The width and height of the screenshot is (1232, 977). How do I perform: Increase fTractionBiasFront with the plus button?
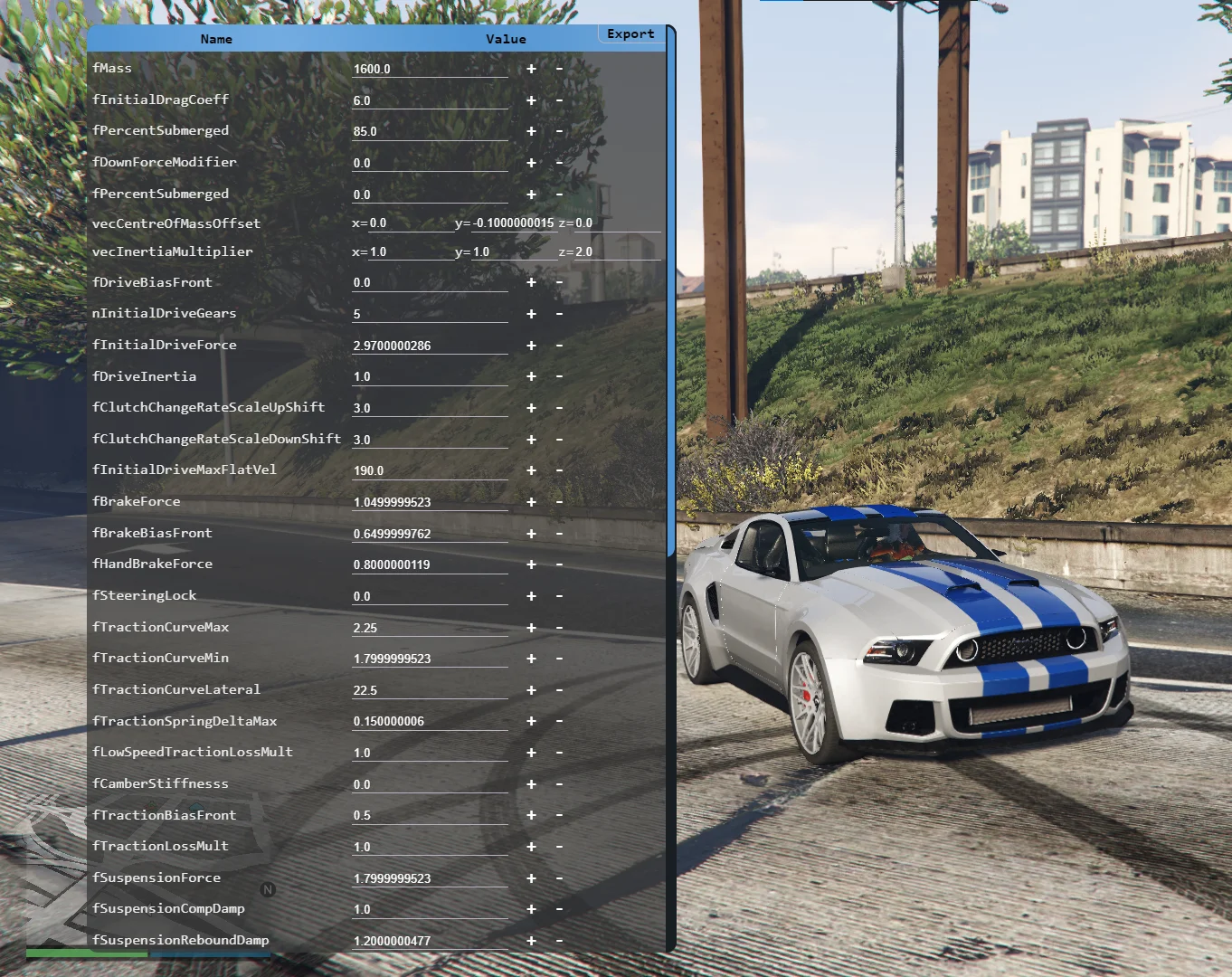[x=531, y=815]
